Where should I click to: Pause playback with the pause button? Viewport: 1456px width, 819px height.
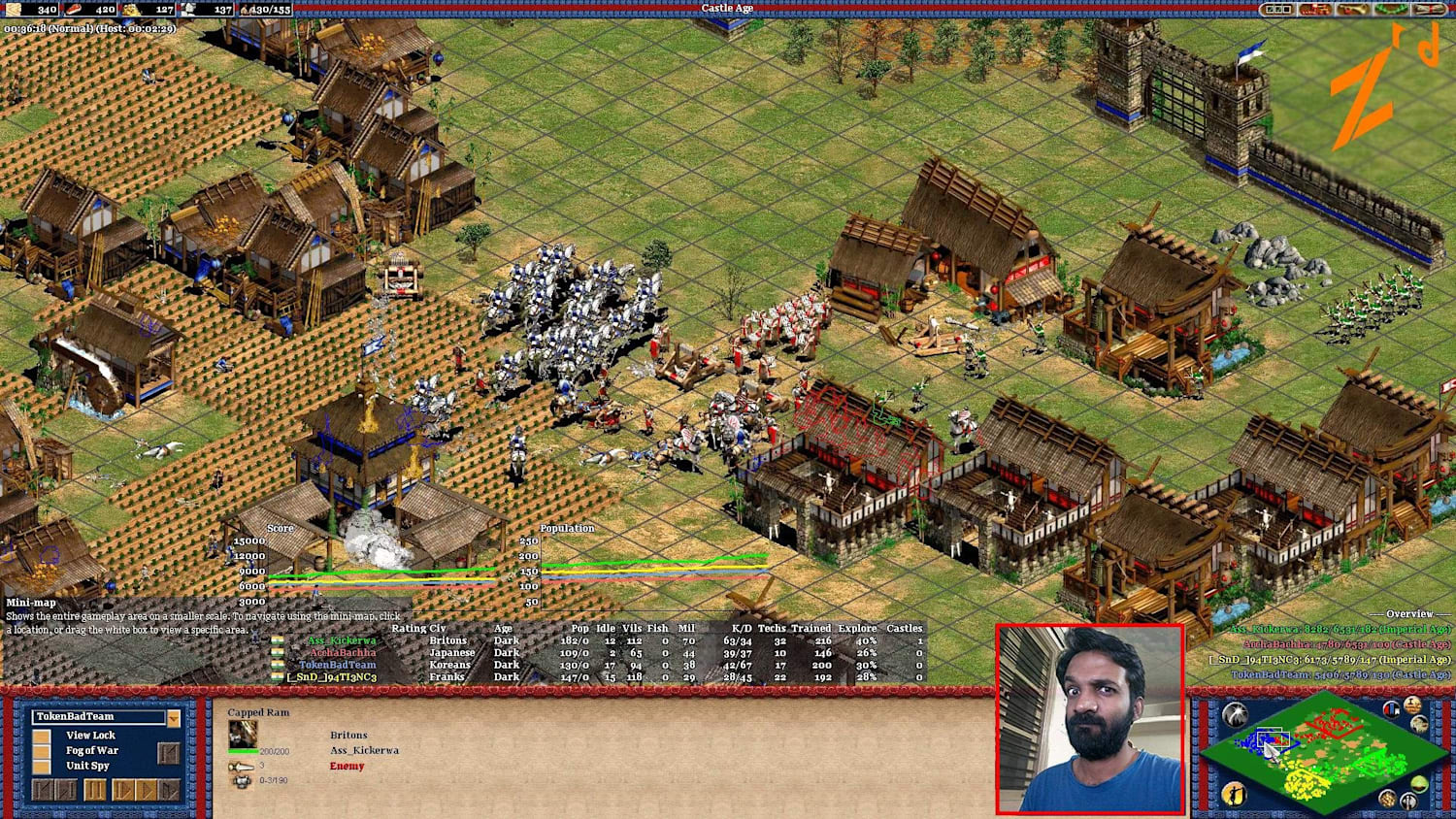[95, 790]
